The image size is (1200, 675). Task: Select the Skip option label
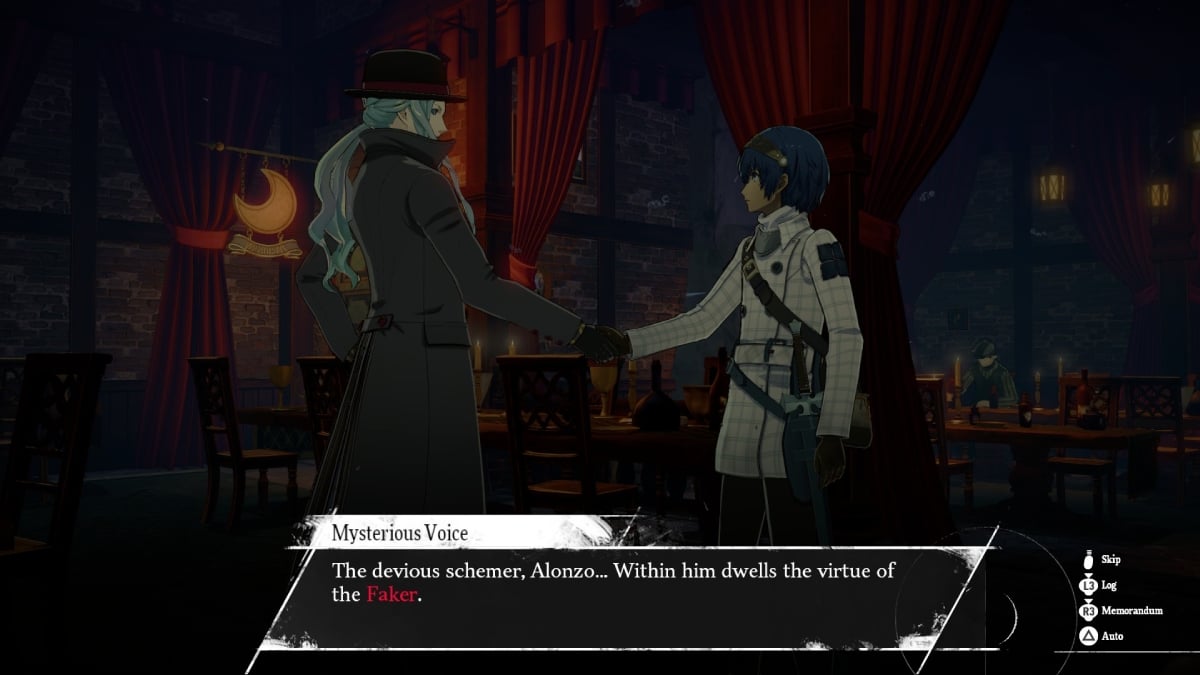(1110, 561)
